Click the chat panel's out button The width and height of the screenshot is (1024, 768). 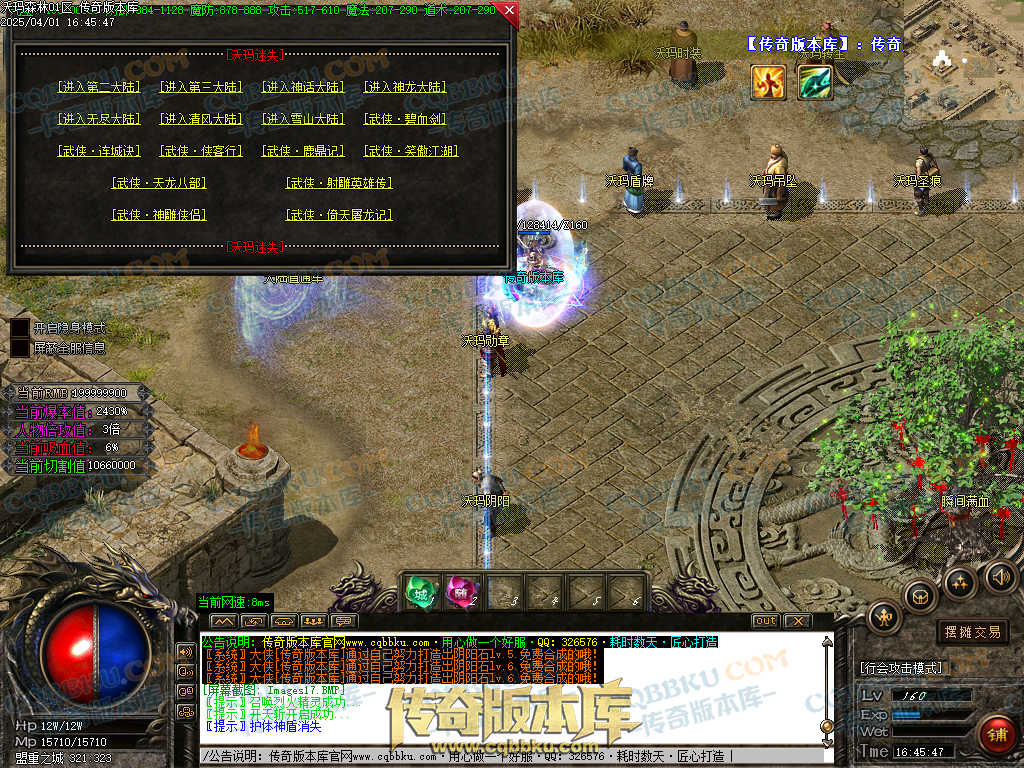pyautogui.click(x=764, y=621)
